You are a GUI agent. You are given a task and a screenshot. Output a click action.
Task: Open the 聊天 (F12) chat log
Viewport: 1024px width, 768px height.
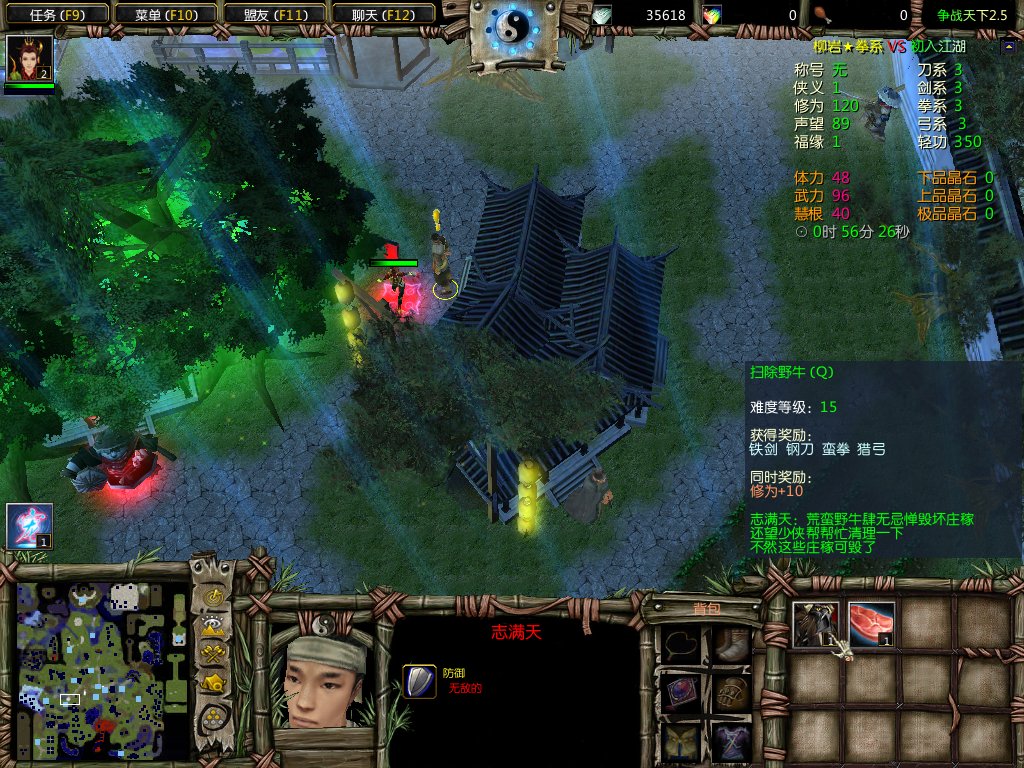click(381, 14)
